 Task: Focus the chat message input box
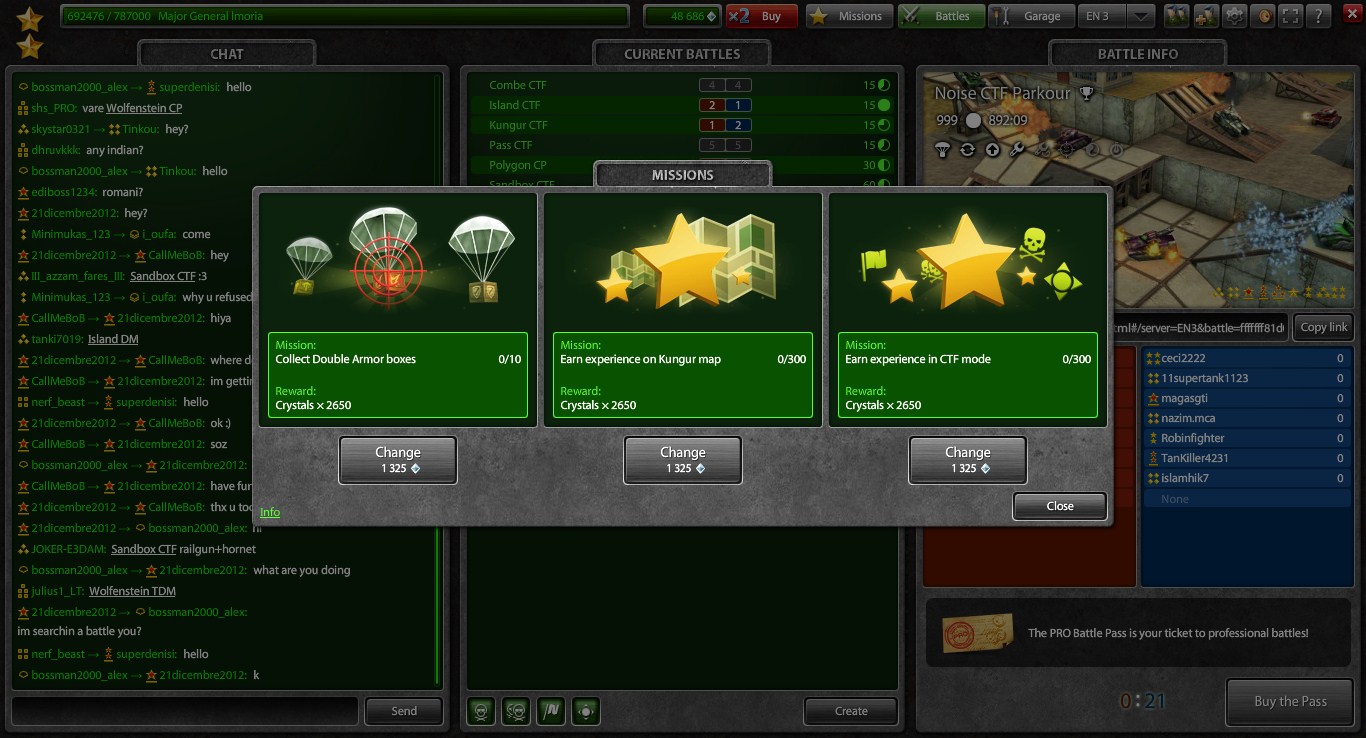click(x=185, y=711)
